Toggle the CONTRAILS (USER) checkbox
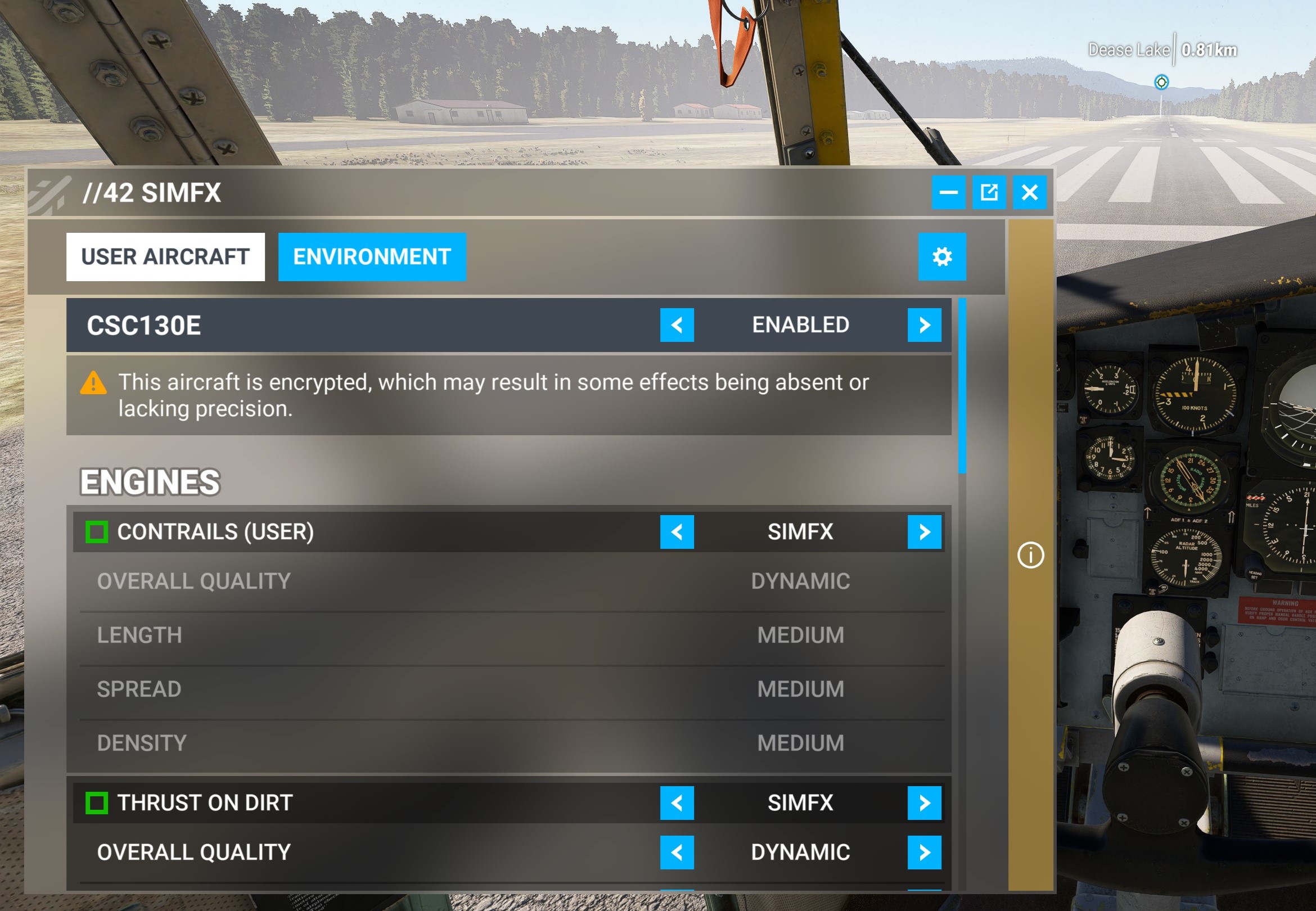Screen dimensions: 1316x911 97,532
